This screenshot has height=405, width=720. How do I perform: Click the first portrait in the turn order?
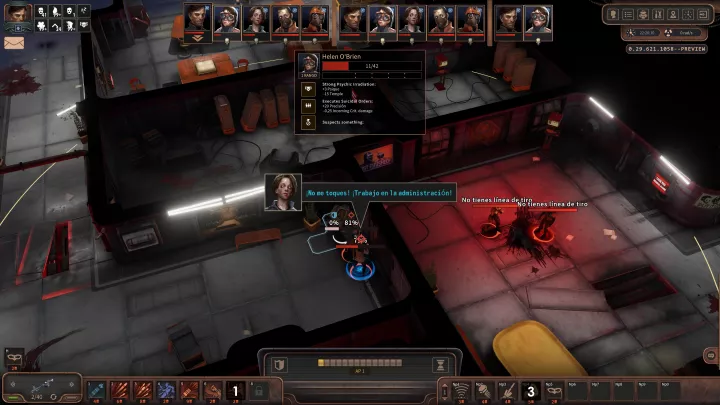[196, 20]
